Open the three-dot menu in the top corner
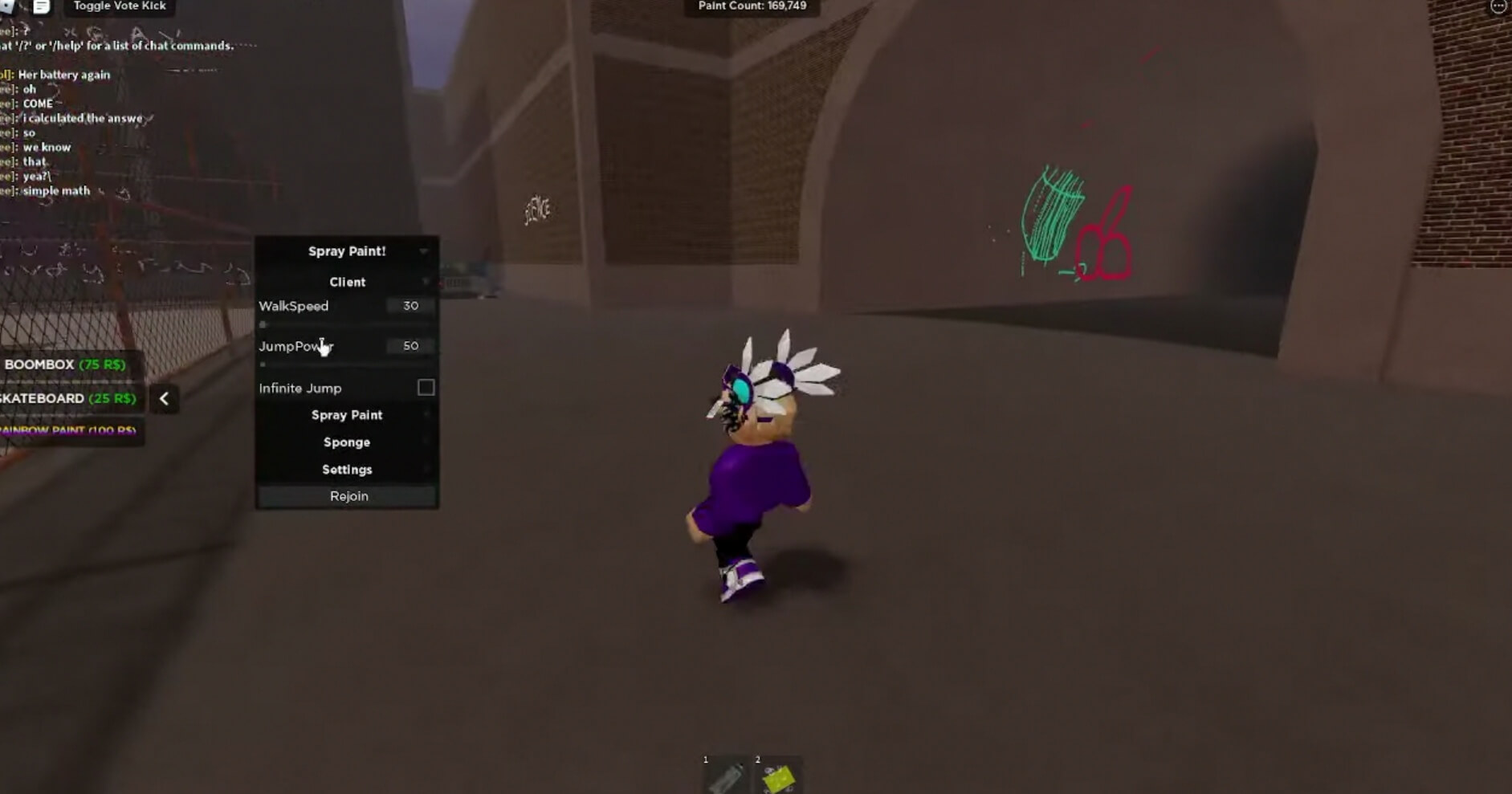1512x794 pixels. [1498, 6]
